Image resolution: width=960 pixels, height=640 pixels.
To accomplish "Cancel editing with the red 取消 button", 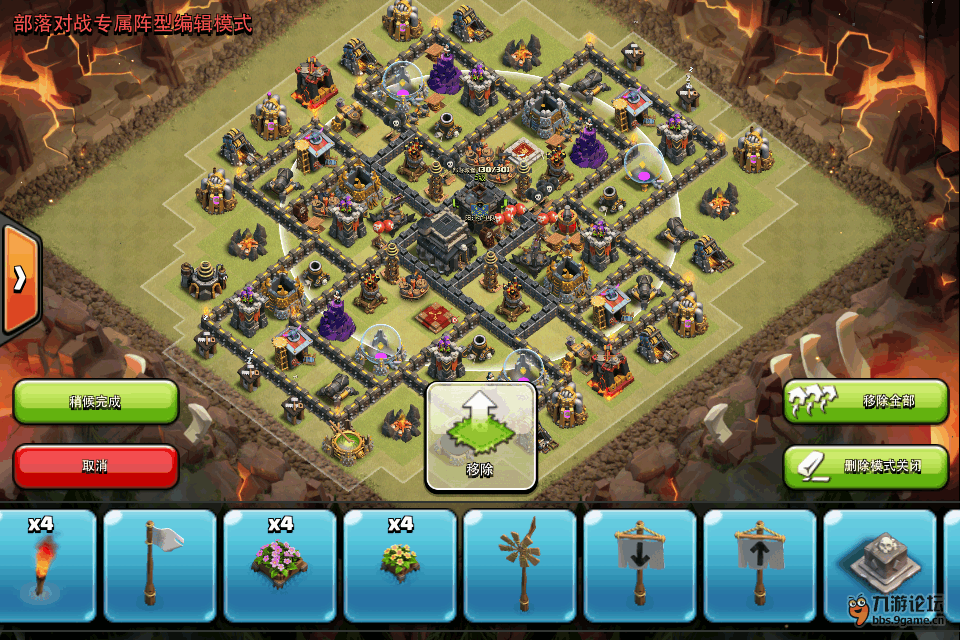I will point(96,466).
